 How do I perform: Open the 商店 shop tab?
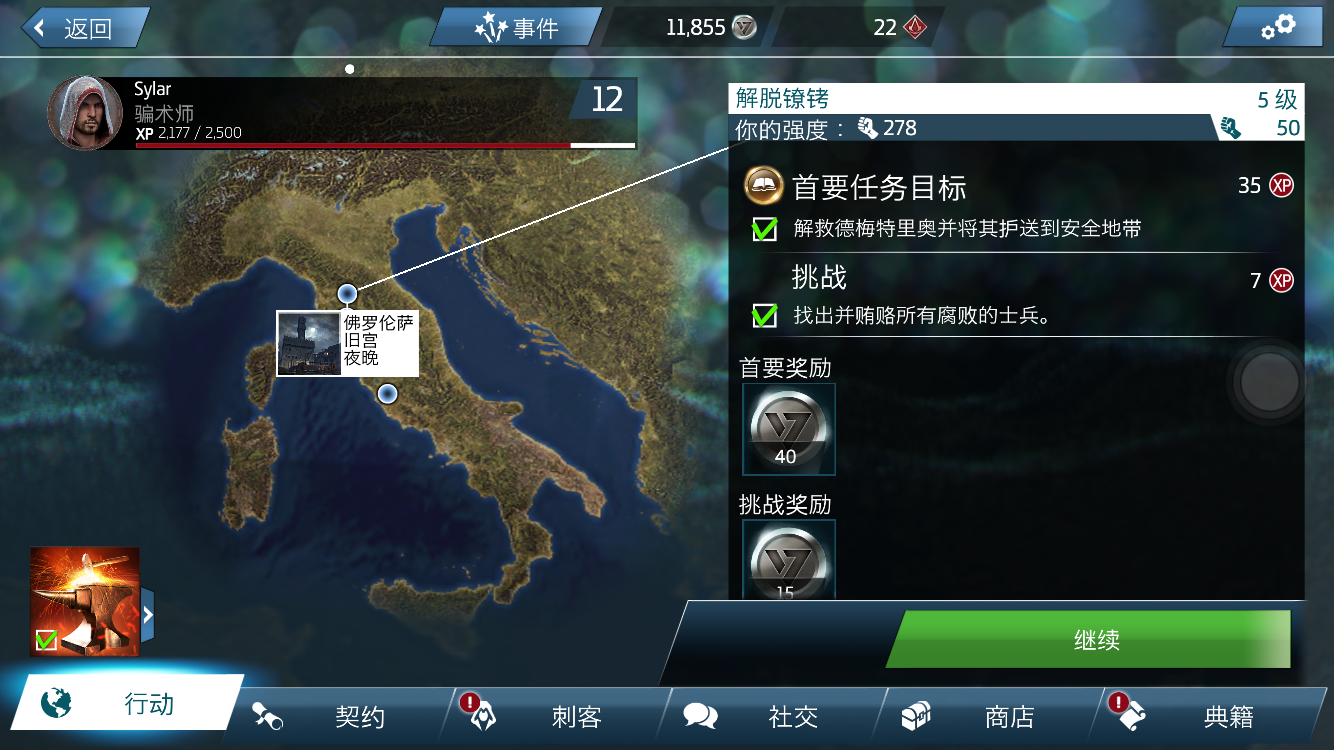click(988, 716)
